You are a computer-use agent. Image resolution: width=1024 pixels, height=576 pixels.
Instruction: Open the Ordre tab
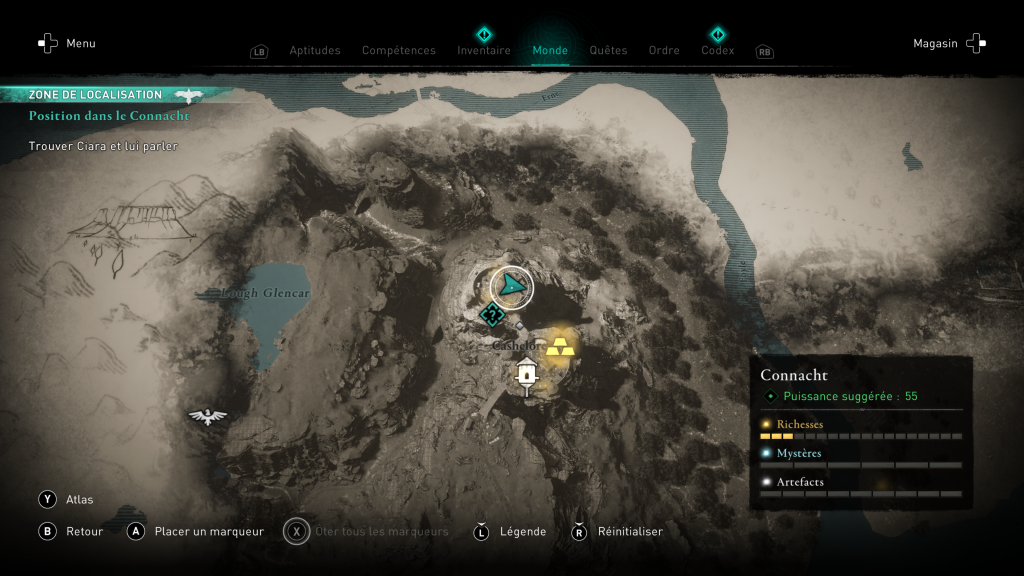click(664, 51)
